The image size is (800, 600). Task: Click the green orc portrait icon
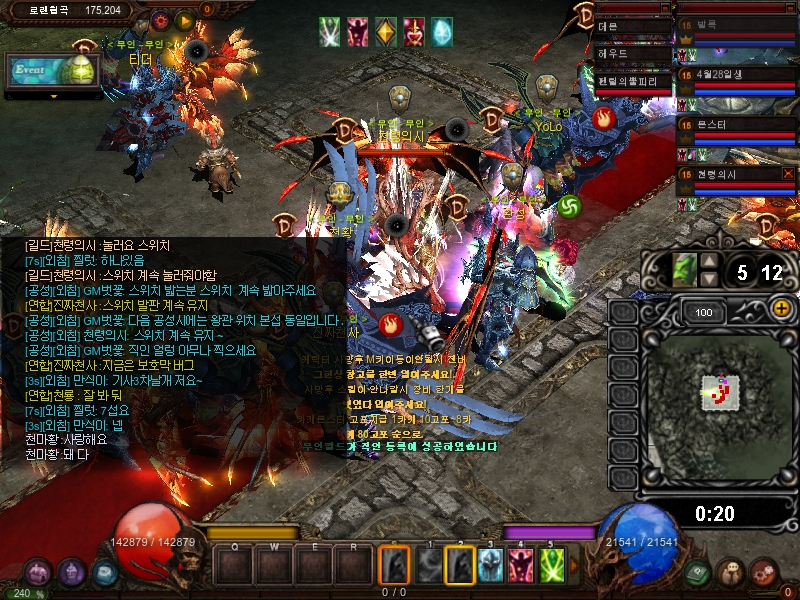pos(684,270)
